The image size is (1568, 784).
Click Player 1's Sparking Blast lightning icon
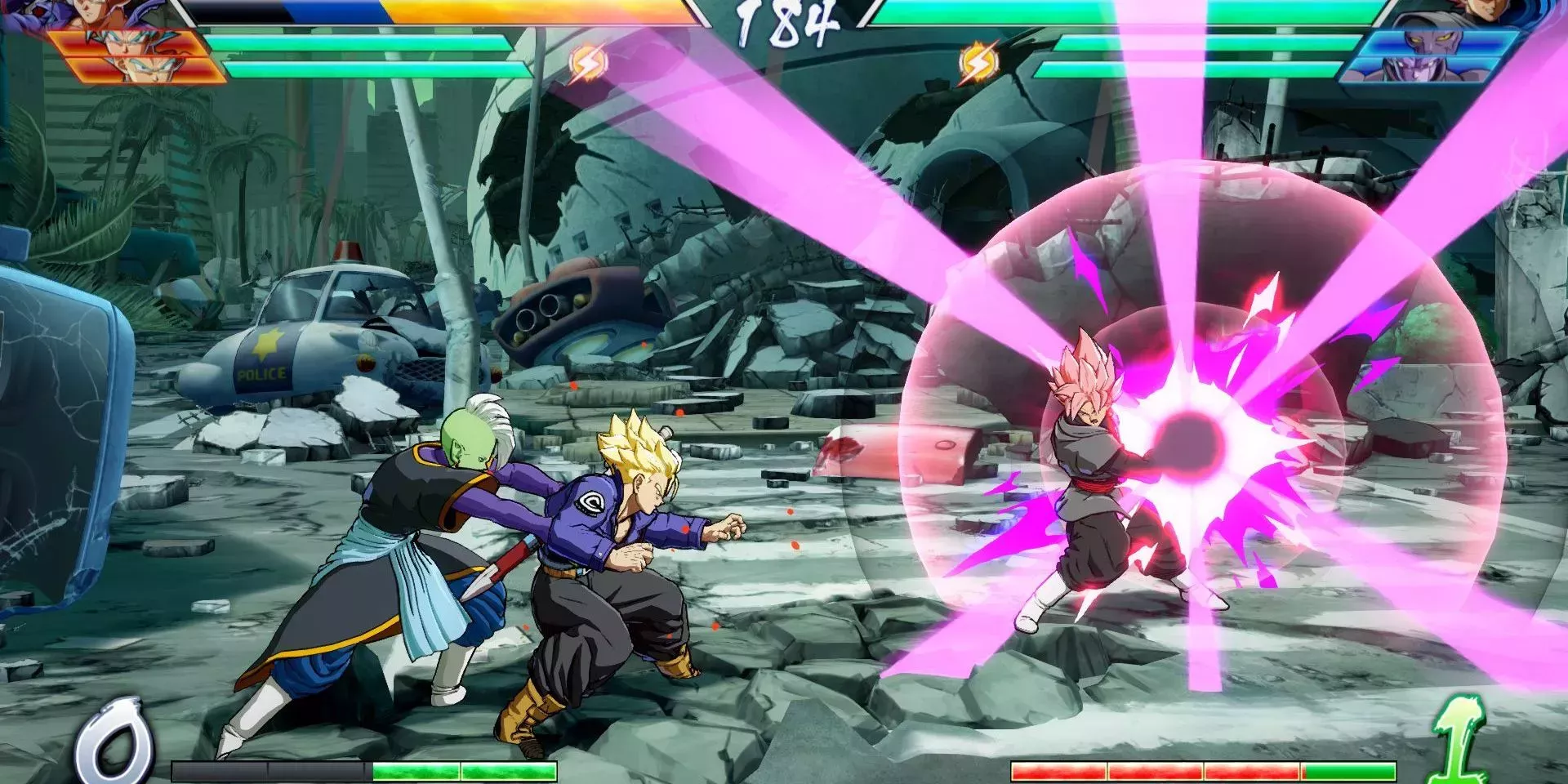(x=586, y=62)
